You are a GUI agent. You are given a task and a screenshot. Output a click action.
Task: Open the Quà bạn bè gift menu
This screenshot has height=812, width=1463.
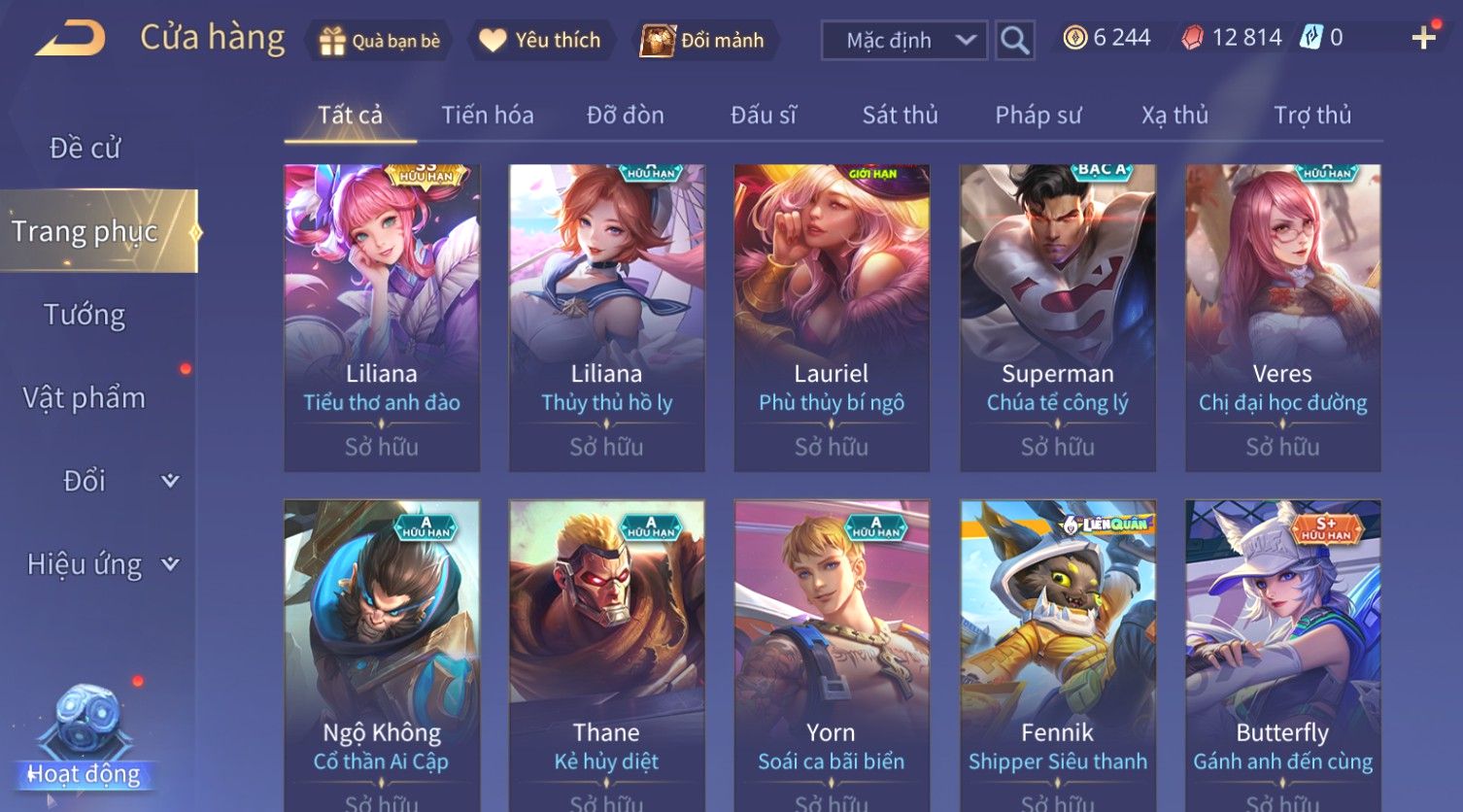coord(379,41)
